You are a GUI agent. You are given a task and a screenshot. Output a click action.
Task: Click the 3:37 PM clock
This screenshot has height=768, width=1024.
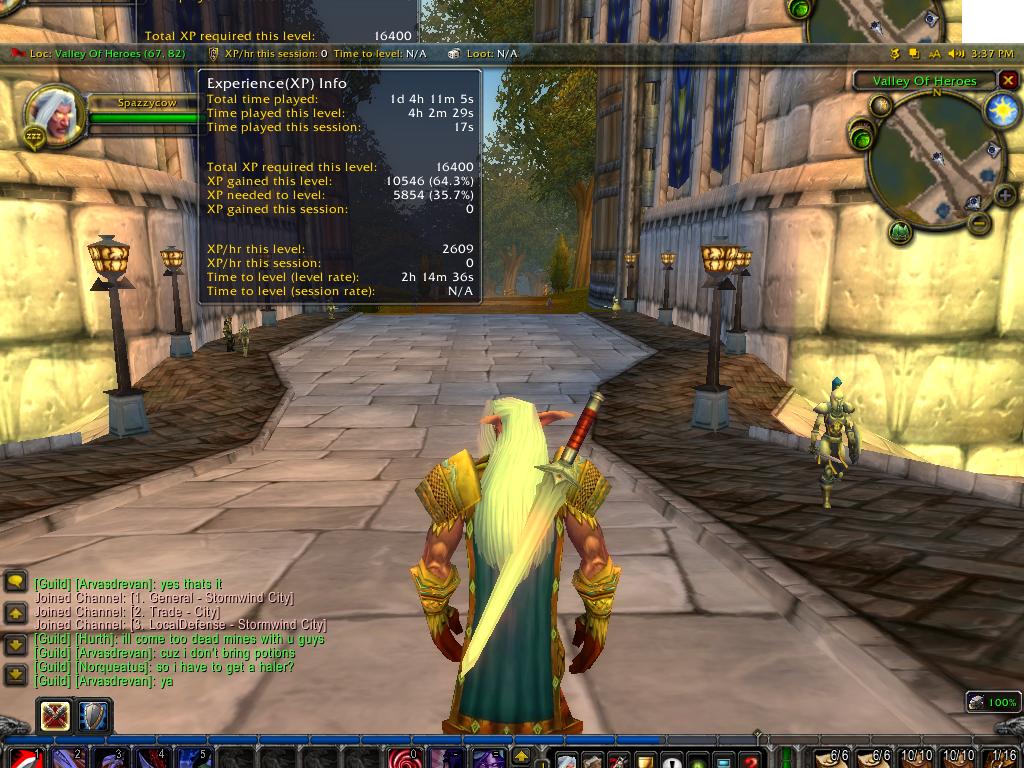point(992,53)
